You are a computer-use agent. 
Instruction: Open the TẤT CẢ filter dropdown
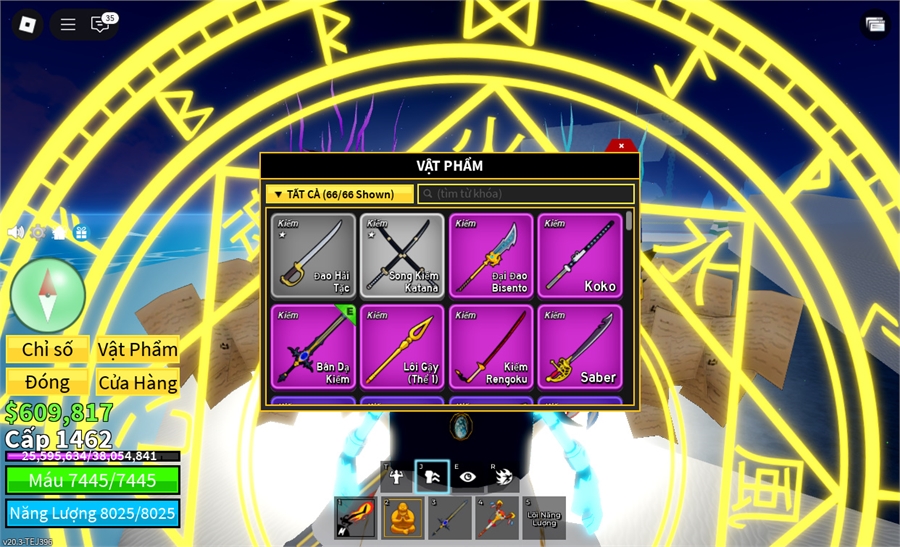point(339,194)
